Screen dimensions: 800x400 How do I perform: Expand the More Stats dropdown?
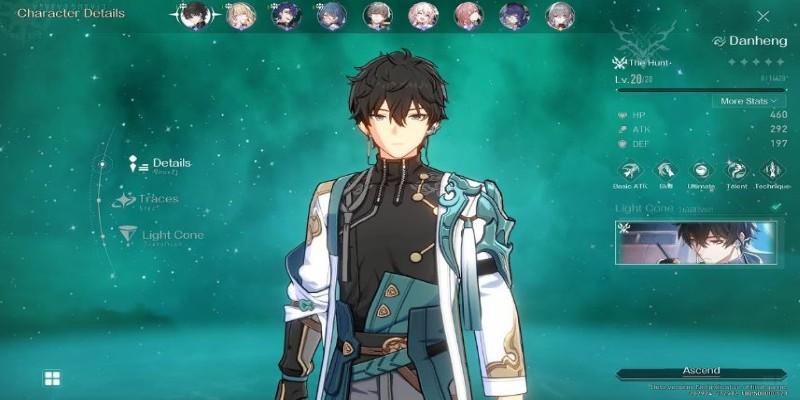(746, 101)
